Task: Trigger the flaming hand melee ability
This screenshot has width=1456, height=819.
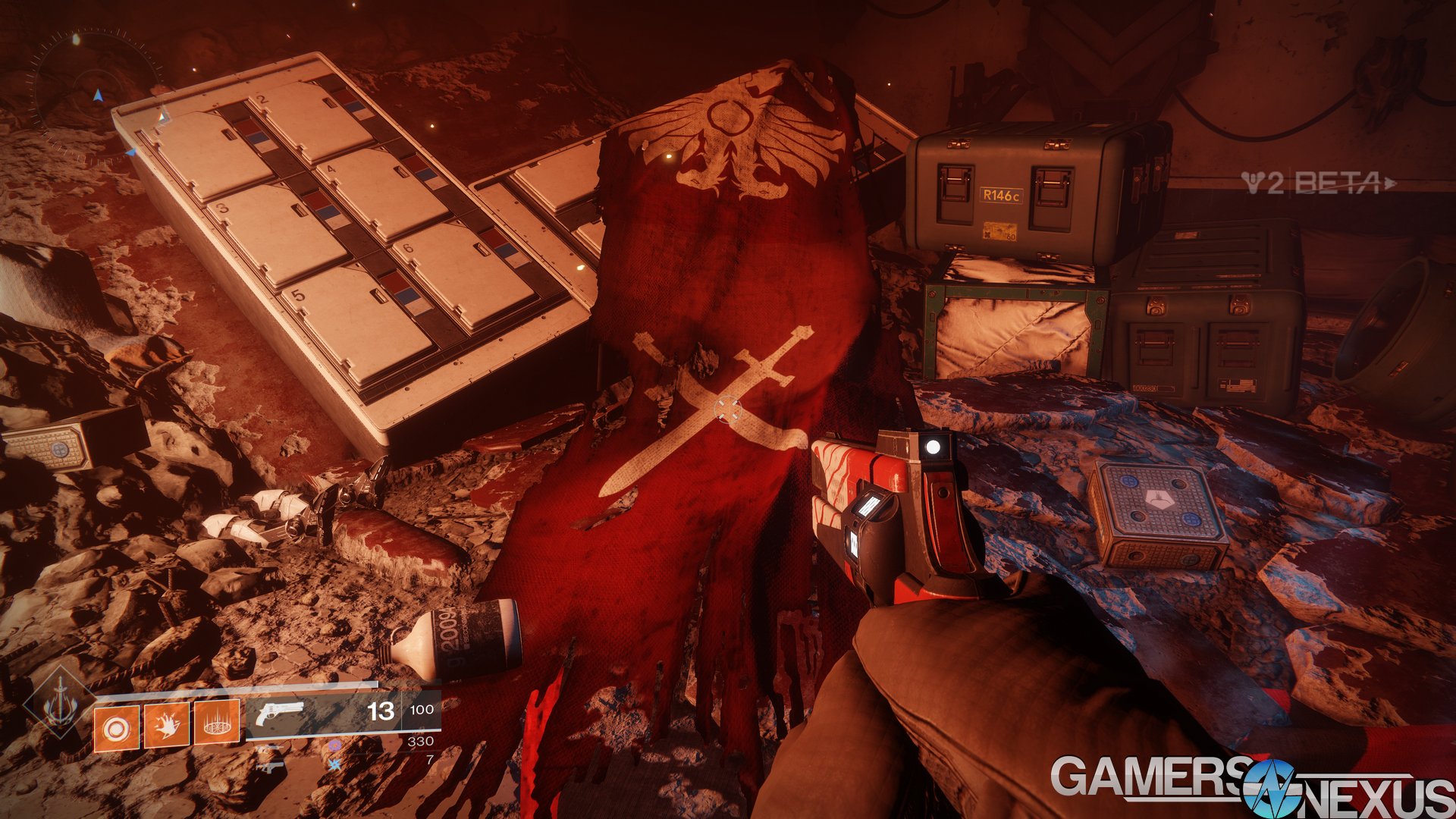Action: (166, 726)
